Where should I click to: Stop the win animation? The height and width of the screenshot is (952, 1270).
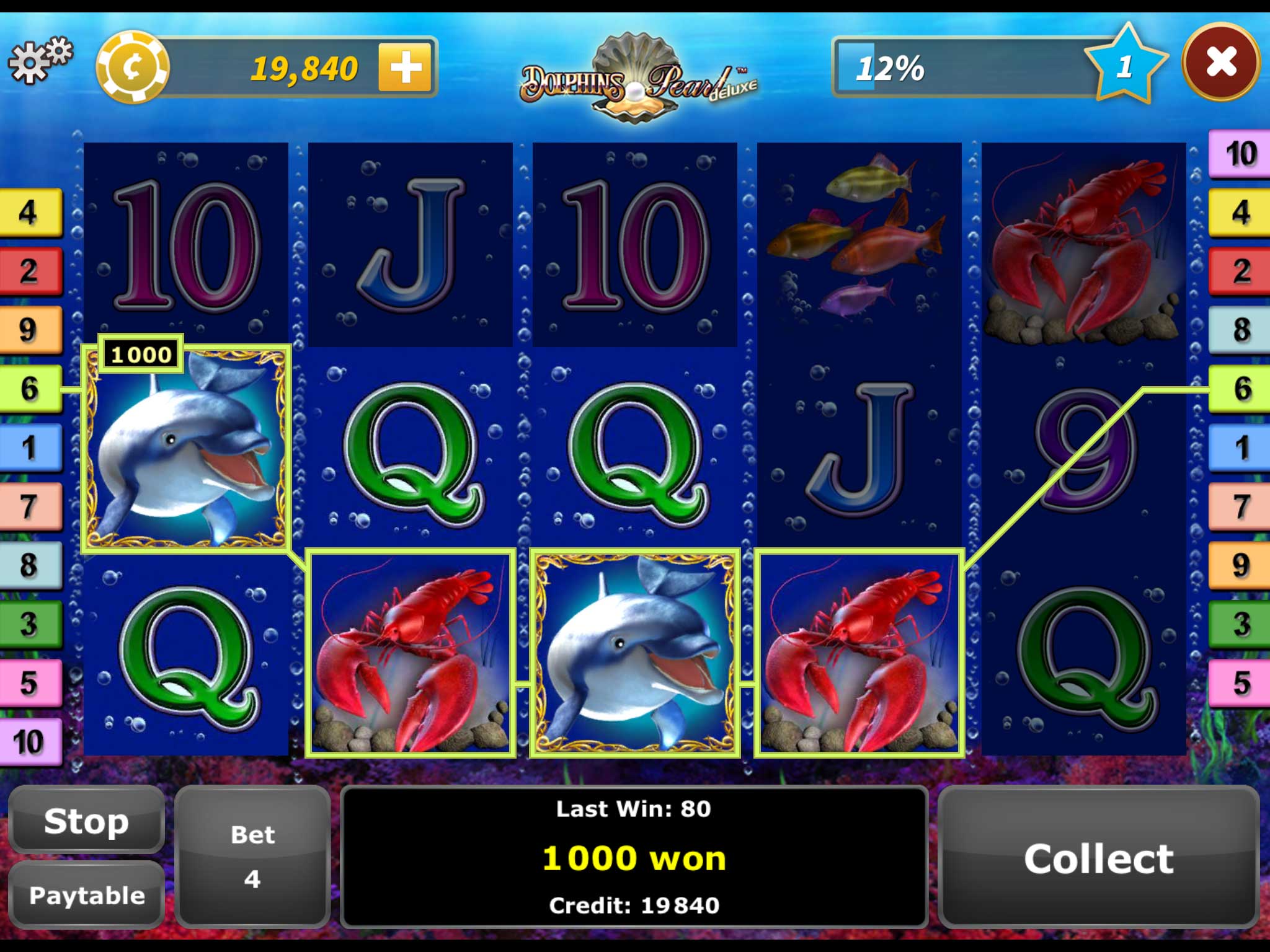[86, 821]
